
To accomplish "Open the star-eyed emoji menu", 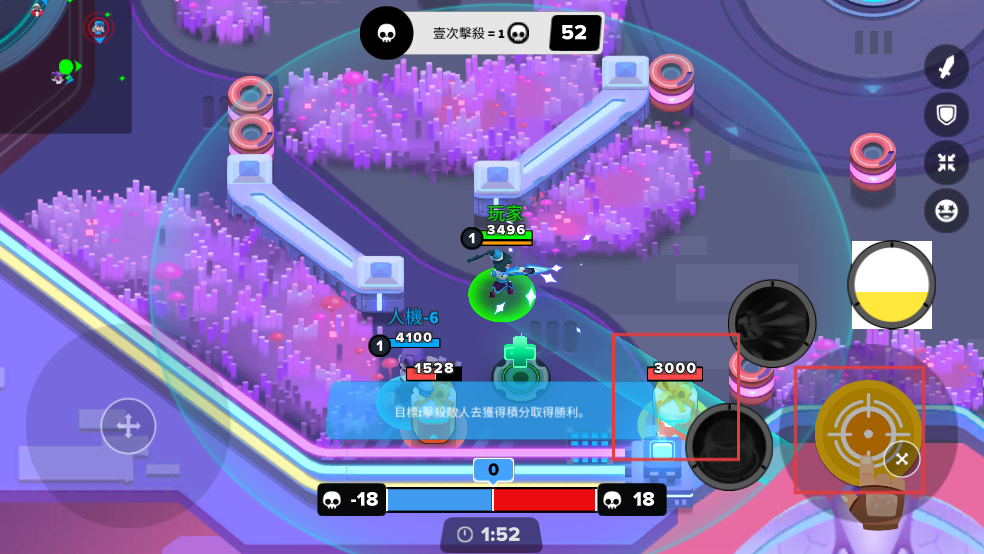I will (x=946, y=211).
